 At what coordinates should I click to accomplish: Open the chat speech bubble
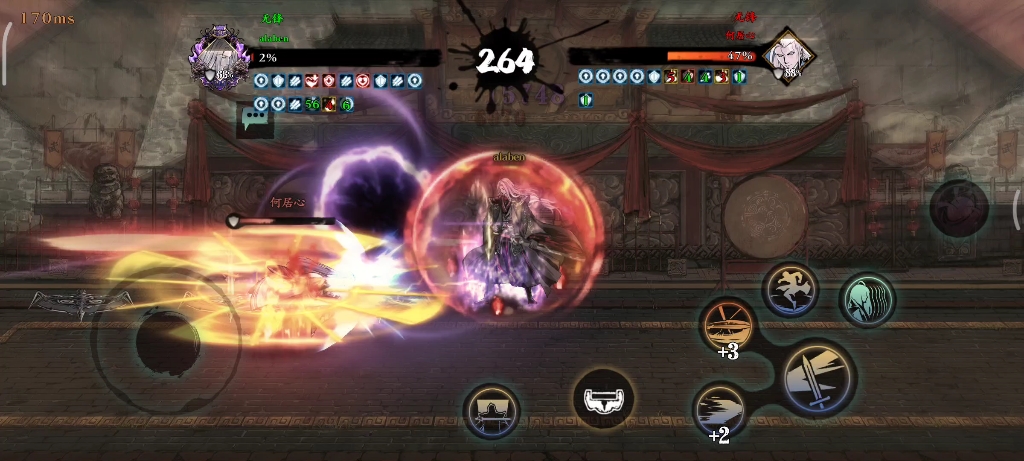253,121
